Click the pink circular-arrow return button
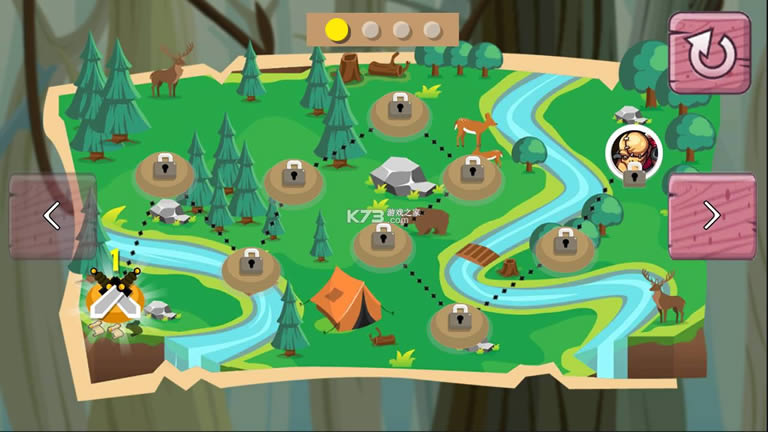The image size is (768, 432). pos(709,52)
